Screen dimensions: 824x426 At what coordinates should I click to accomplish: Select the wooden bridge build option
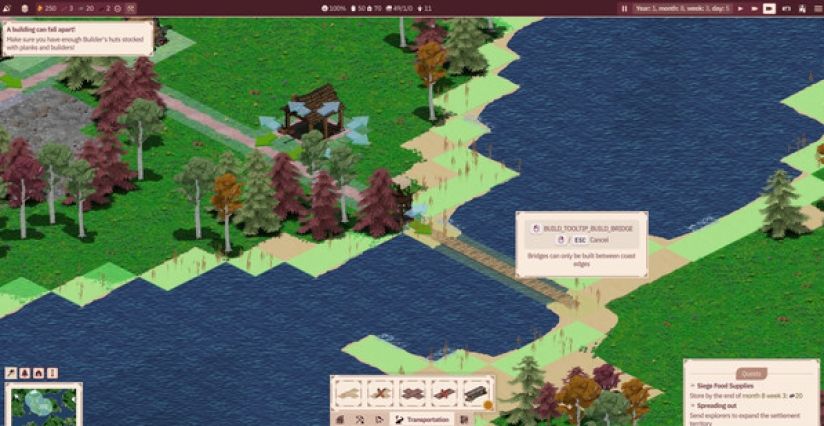(x=476, y=392)
